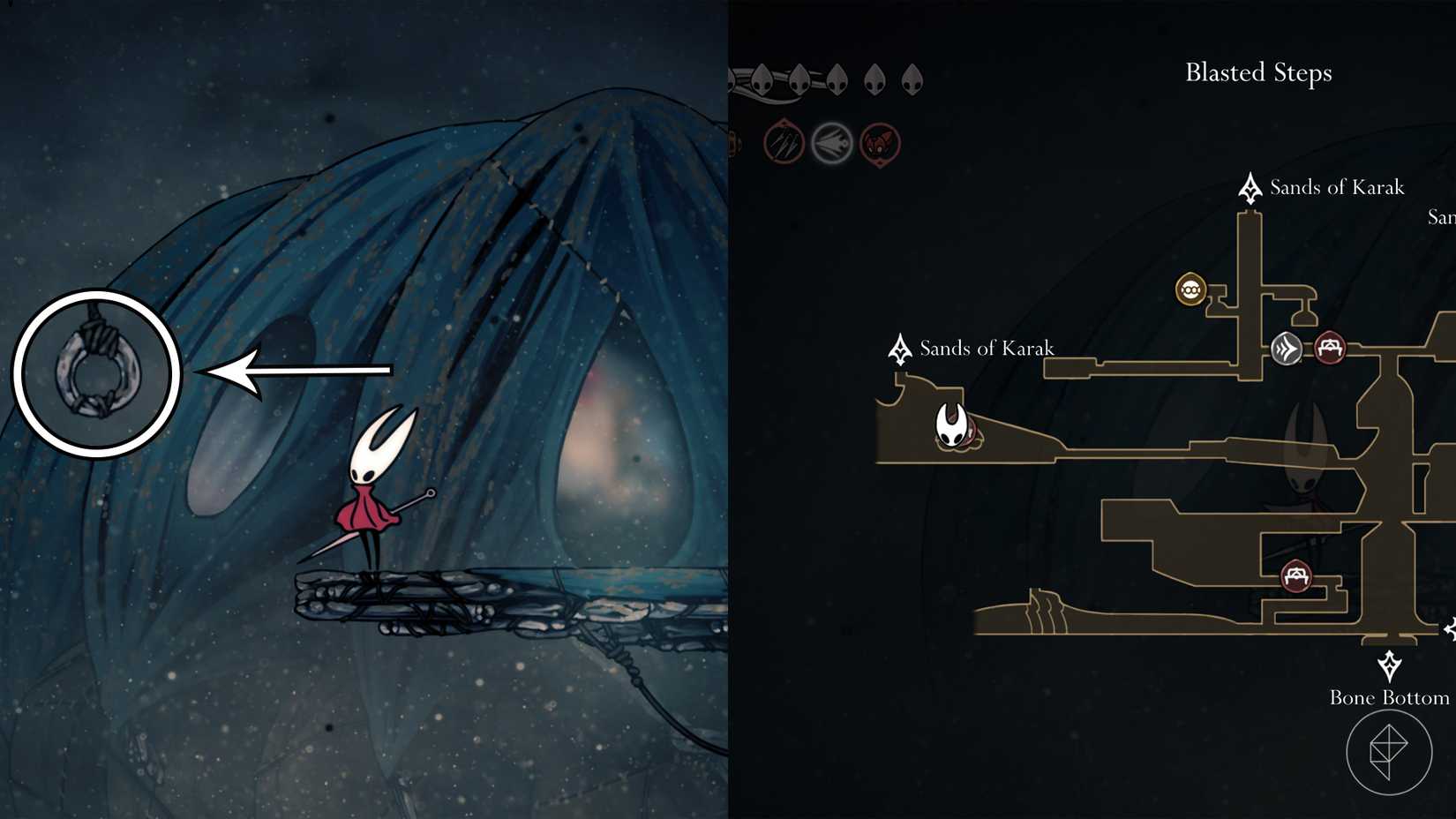Select the Blasted Steps map title
Image resolution: width=1456 pixels, height=819 pixels.
(x=1257, y=73)
